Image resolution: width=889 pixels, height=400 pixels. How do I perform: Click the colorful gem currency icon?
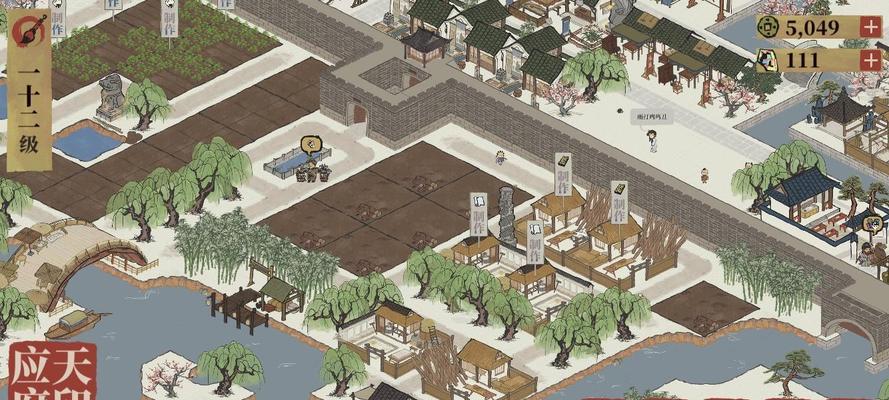point(769,60)
